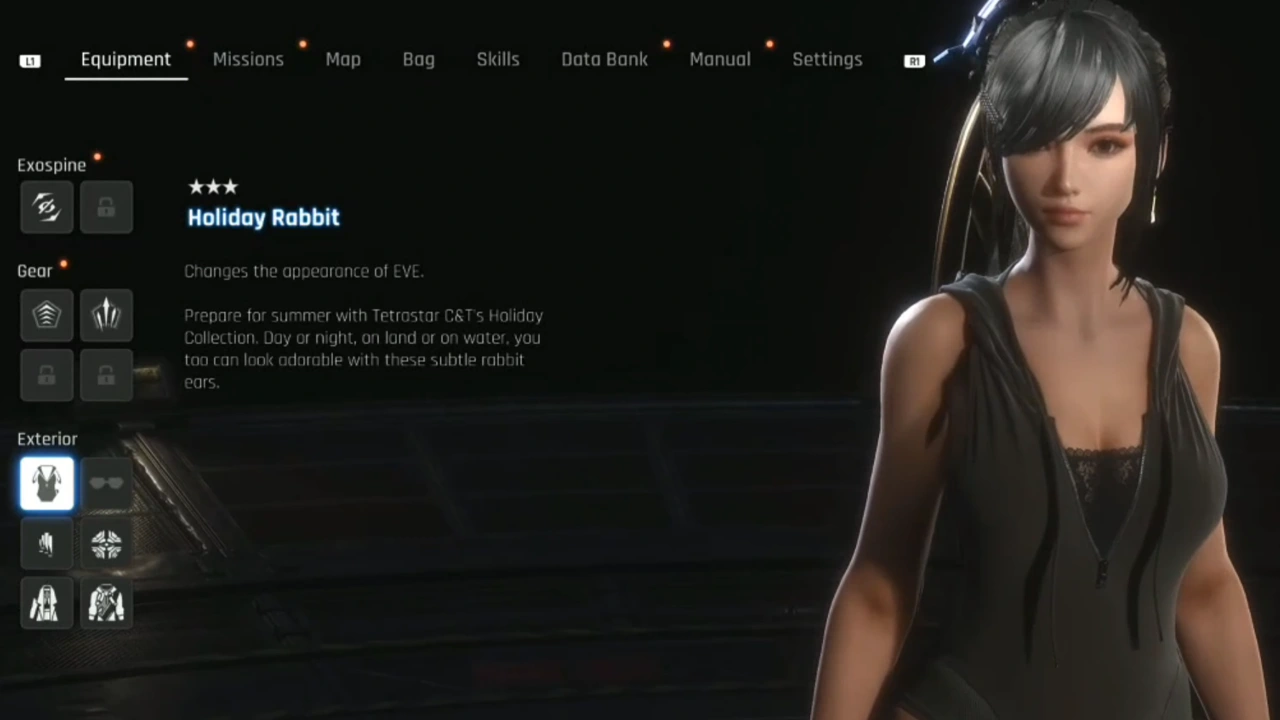
Task: Click the Holiday Rabbit title text
Action: [263, 217]
